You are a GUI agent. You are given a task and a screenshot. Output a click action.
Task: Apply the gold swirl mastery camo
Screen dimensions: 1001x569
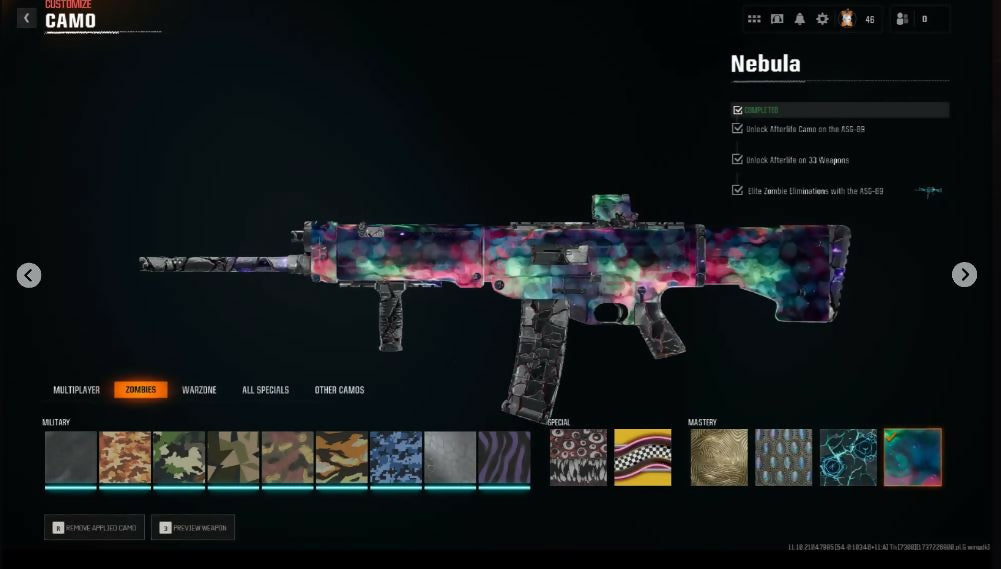tap(719, 458)
